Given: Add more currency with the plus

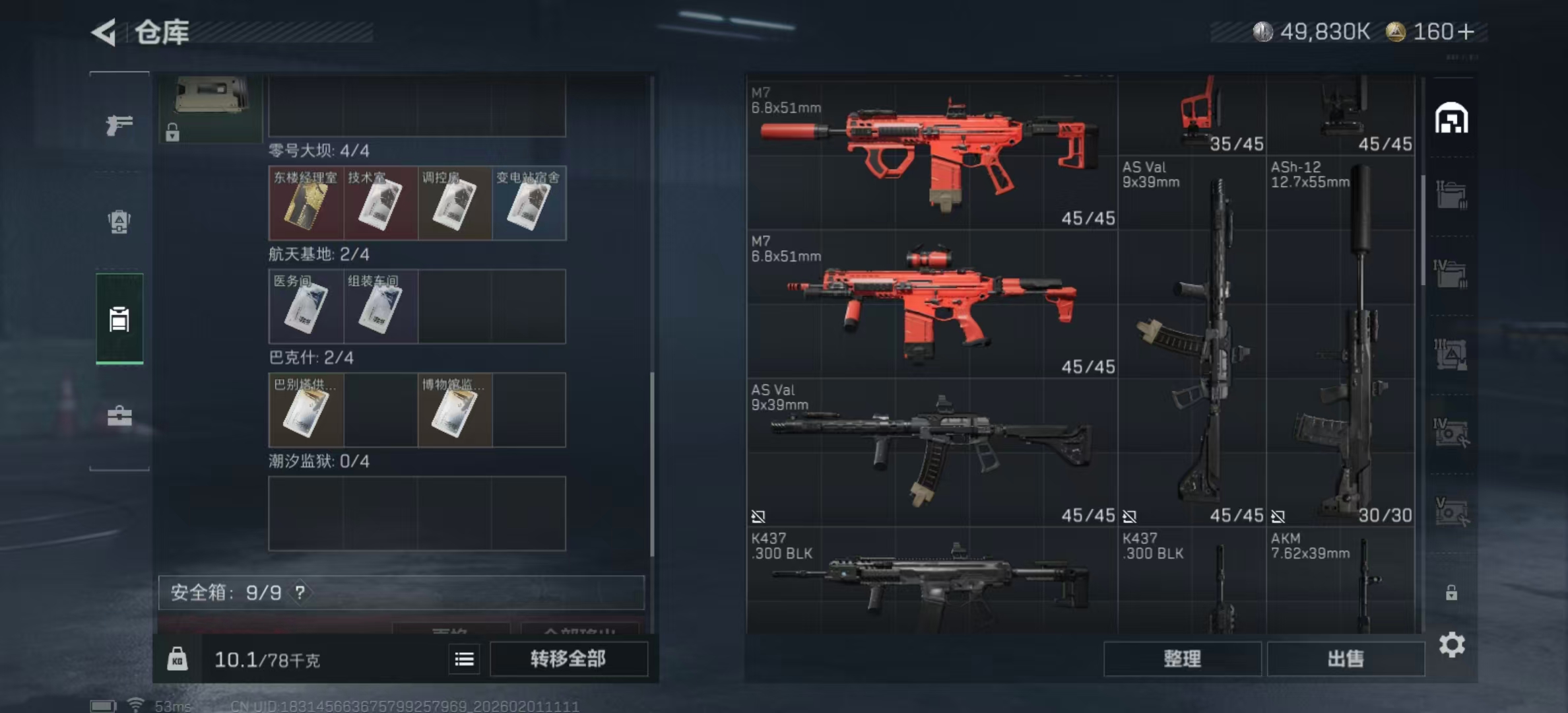Looking at the screenshot, I should (1466, 32).
